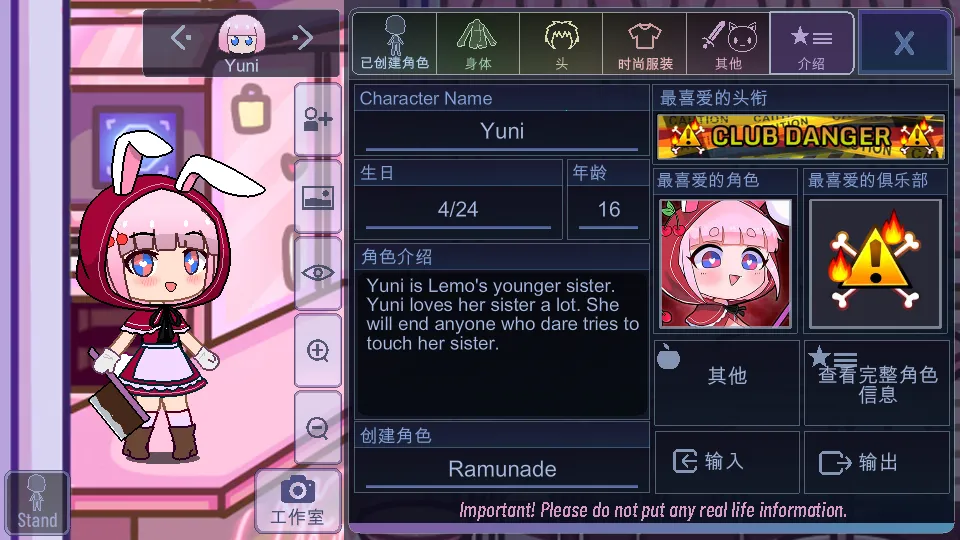Open the 时尚服装 clothing tab

tap(645, 43)
